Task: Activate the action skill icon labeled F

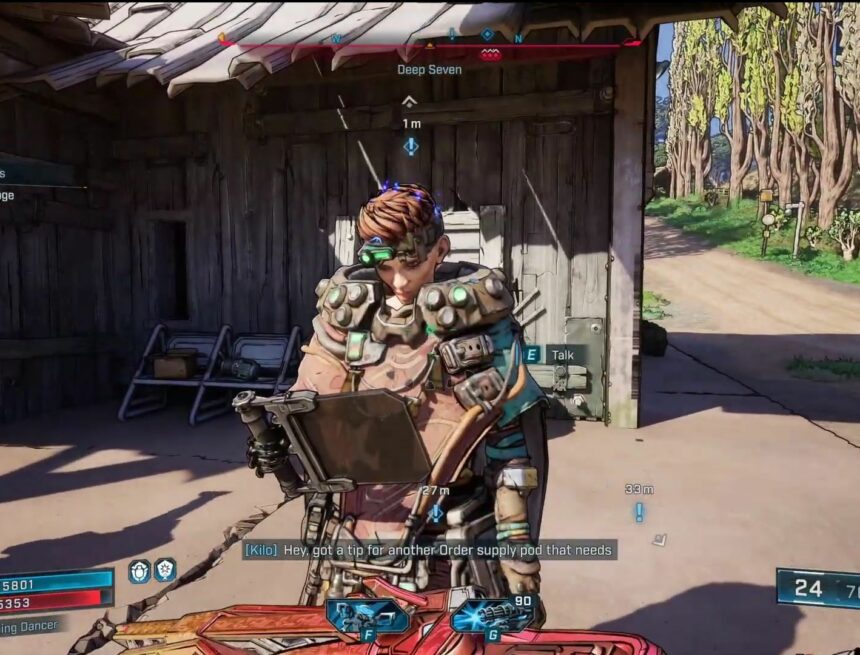Action: pyautogui.click(x=368, y=614)
